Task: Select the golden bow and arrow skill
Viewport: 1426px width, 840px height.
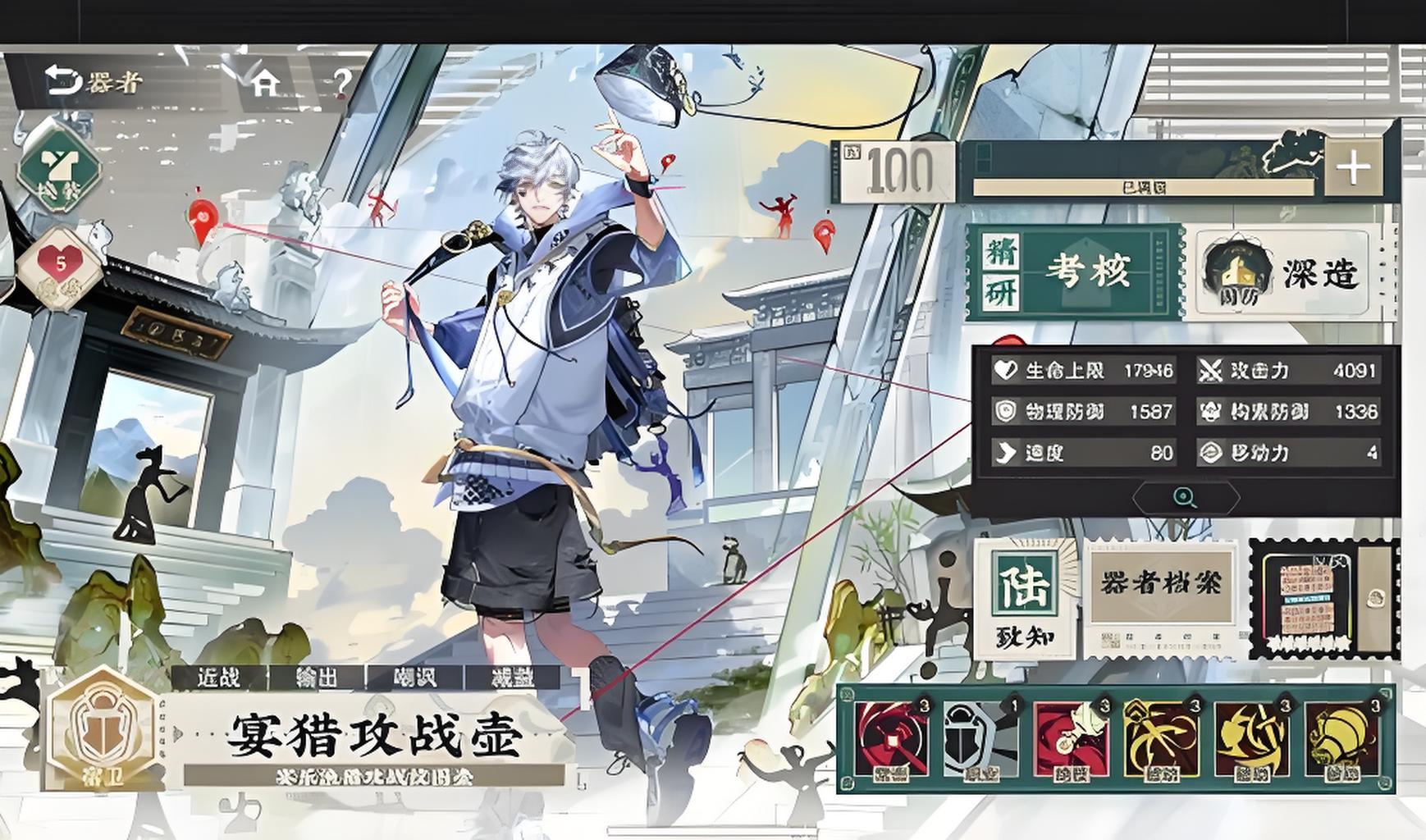Action: (1160, 739)
